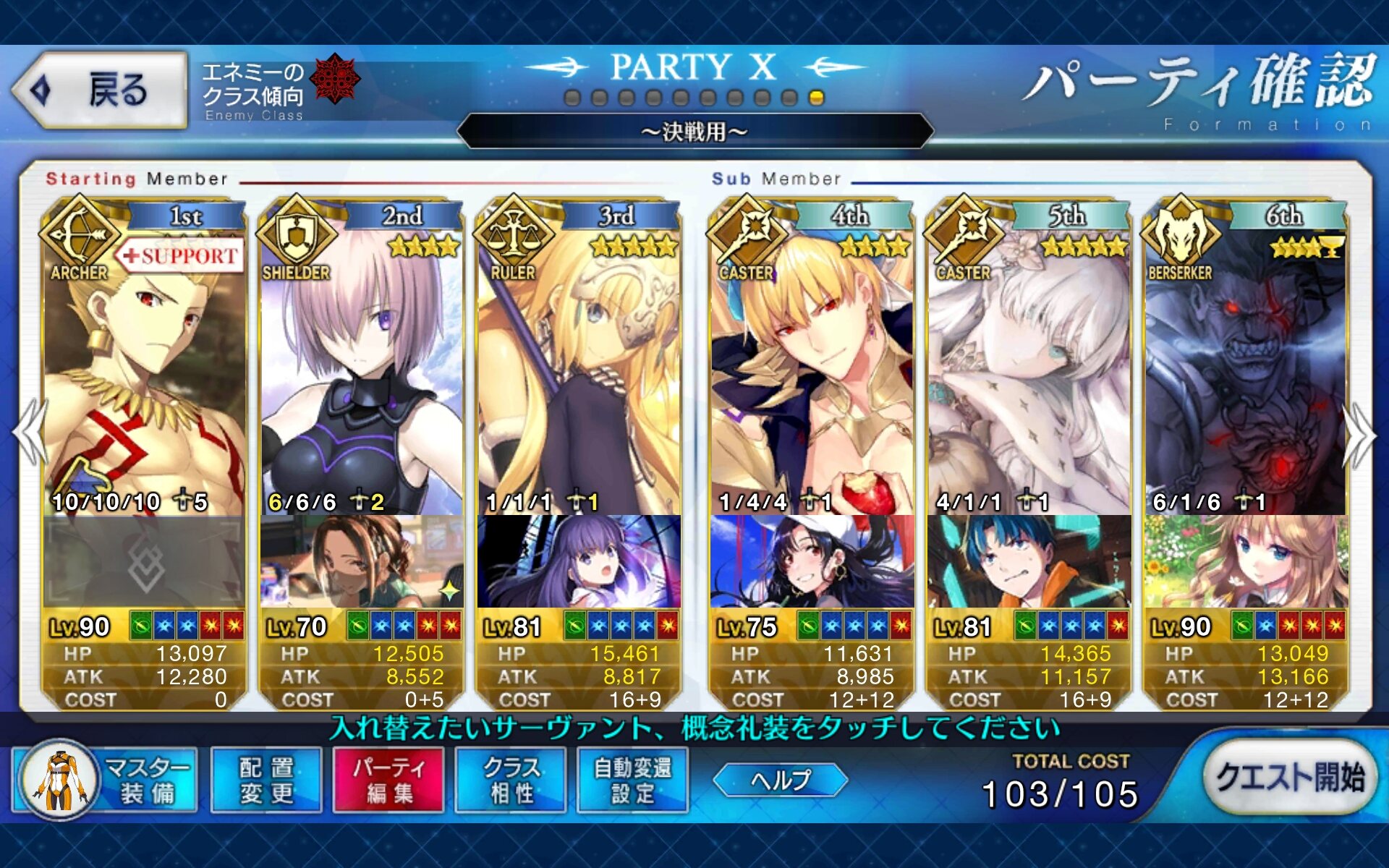The height and width of the screenshot is (868, 1389).
Task: Open パーティ編集 party edit
Action: 388,780
